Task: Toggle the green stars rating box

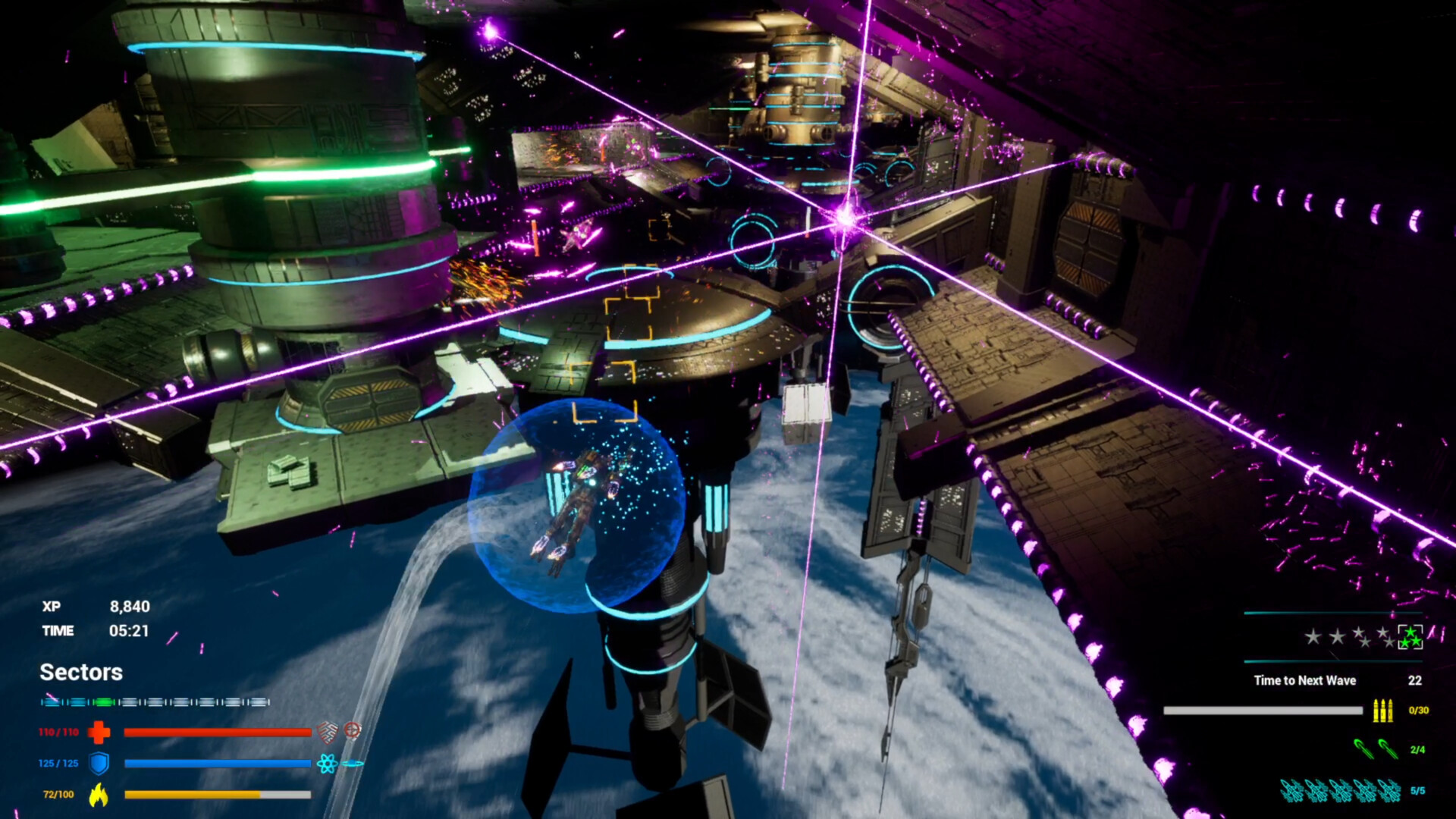Action: point(1411,638)
